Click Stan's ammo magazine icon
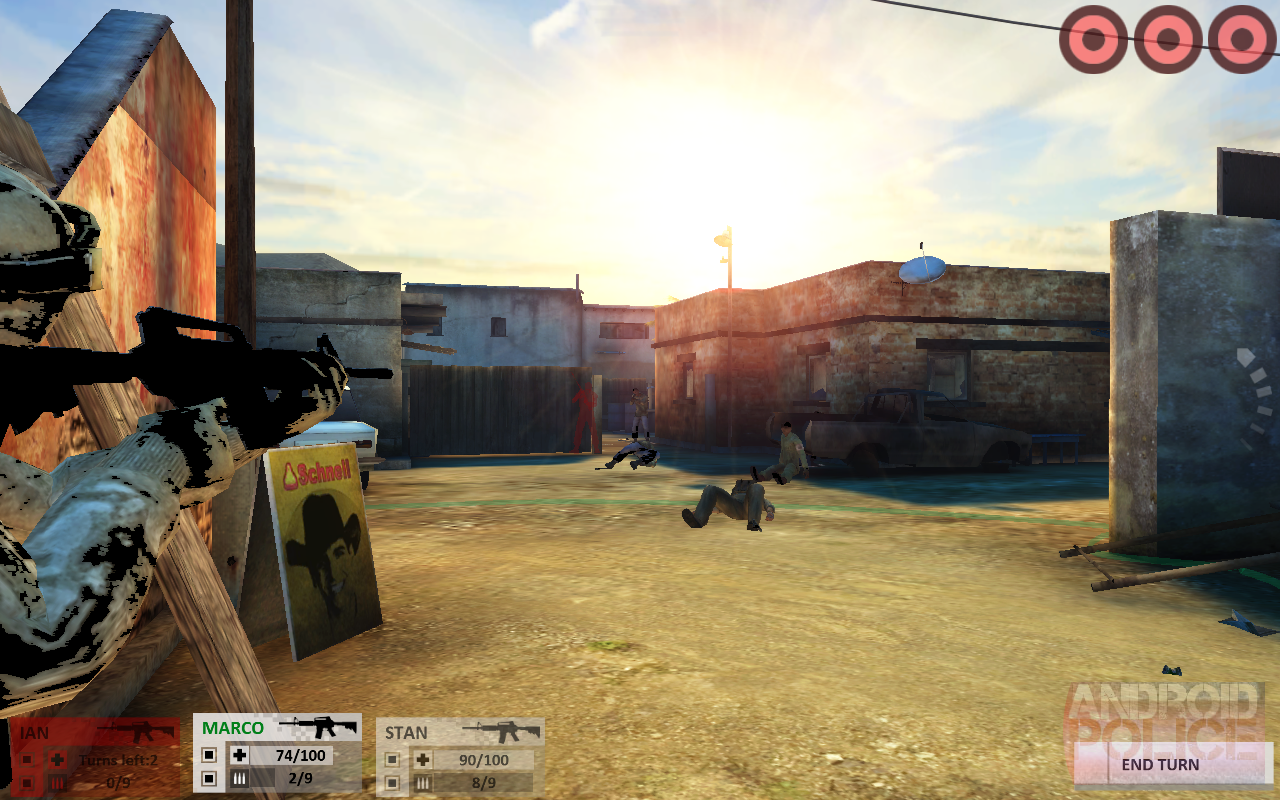 click(423, 781)
